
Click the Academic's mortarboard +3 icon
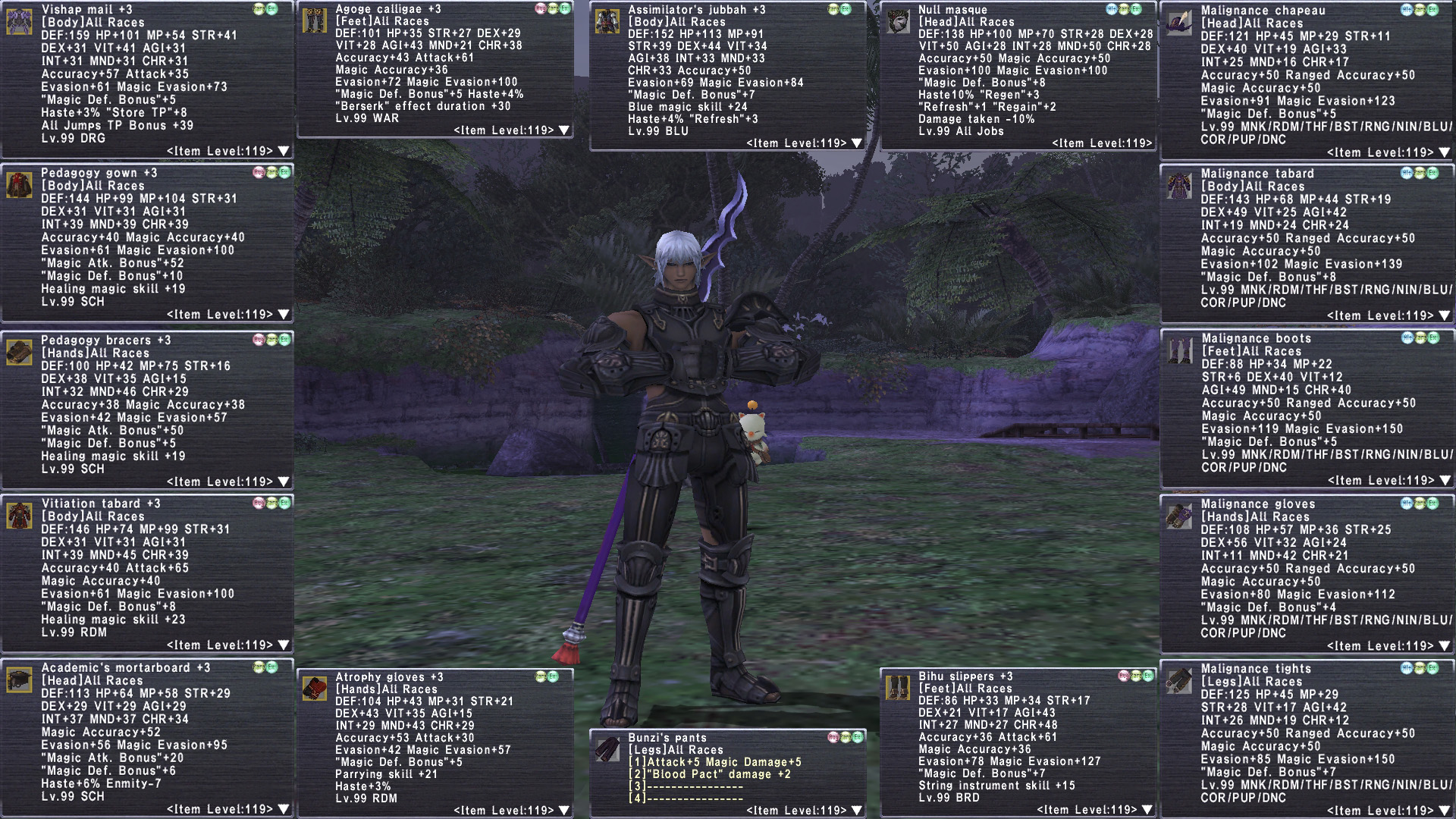(19, 679)
